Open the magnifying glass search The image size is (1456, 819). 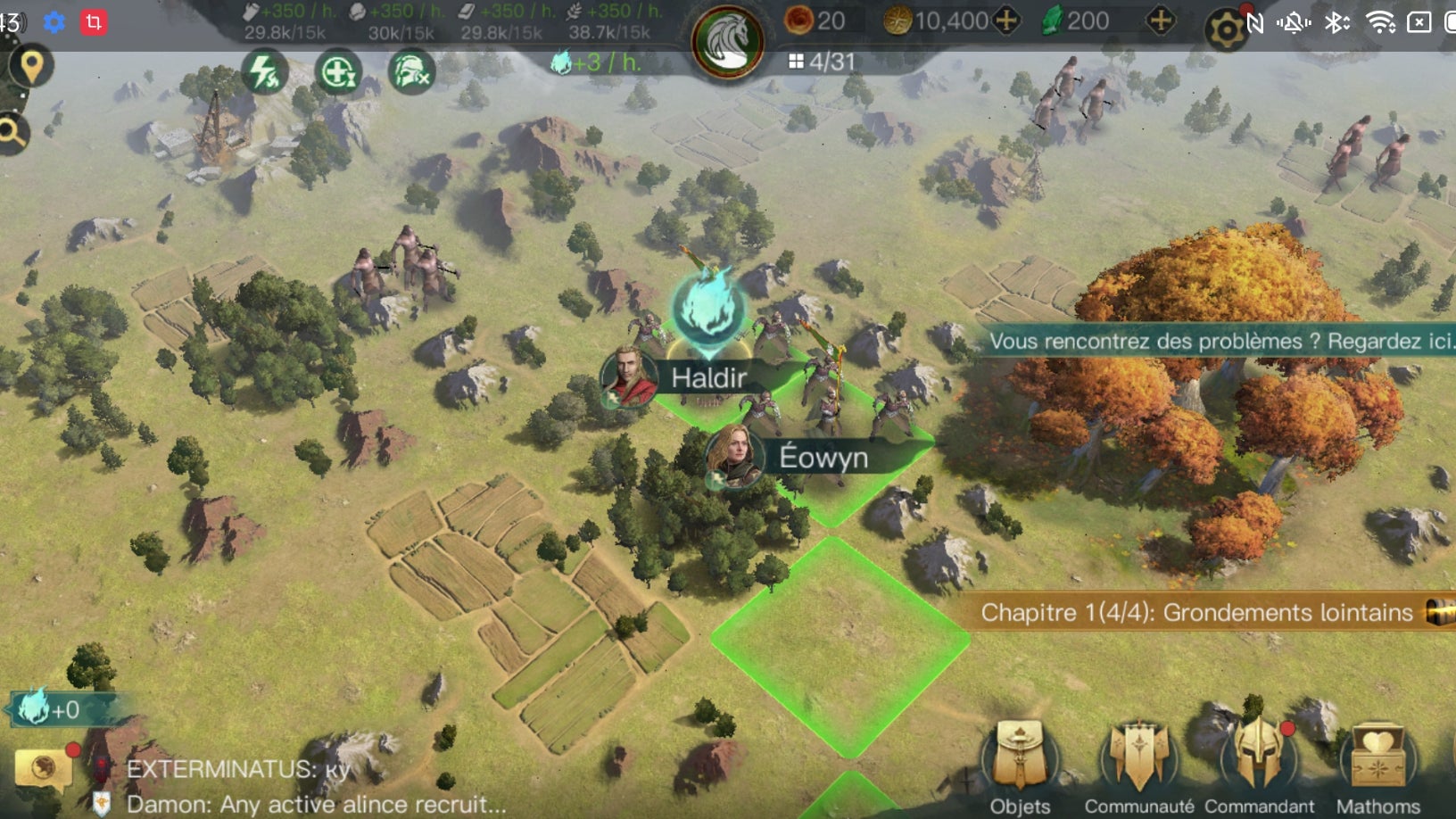point(12,134)
